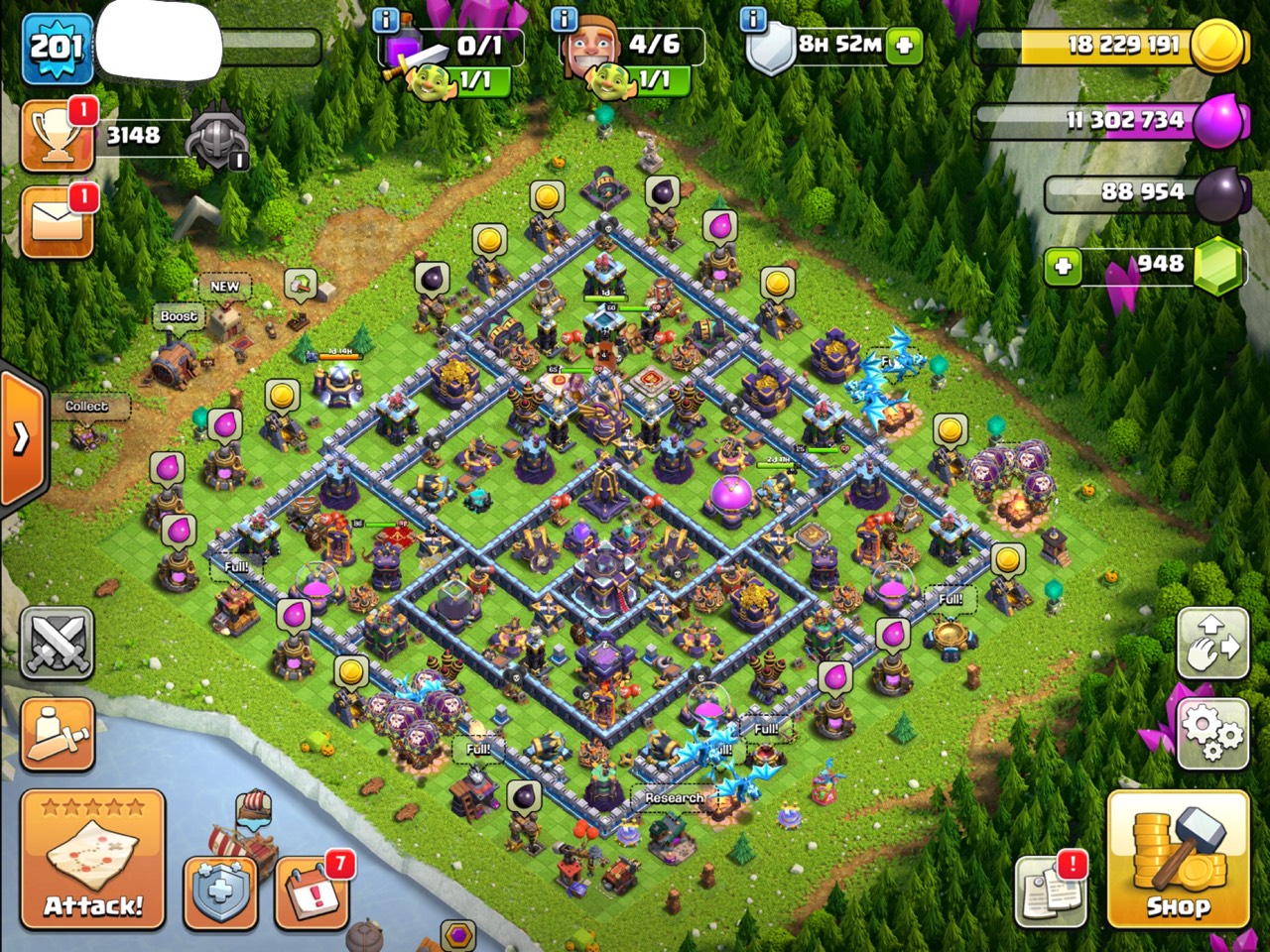Show laboratory potion info icon
Viewport: 1270px width, 952px height.
386,19
